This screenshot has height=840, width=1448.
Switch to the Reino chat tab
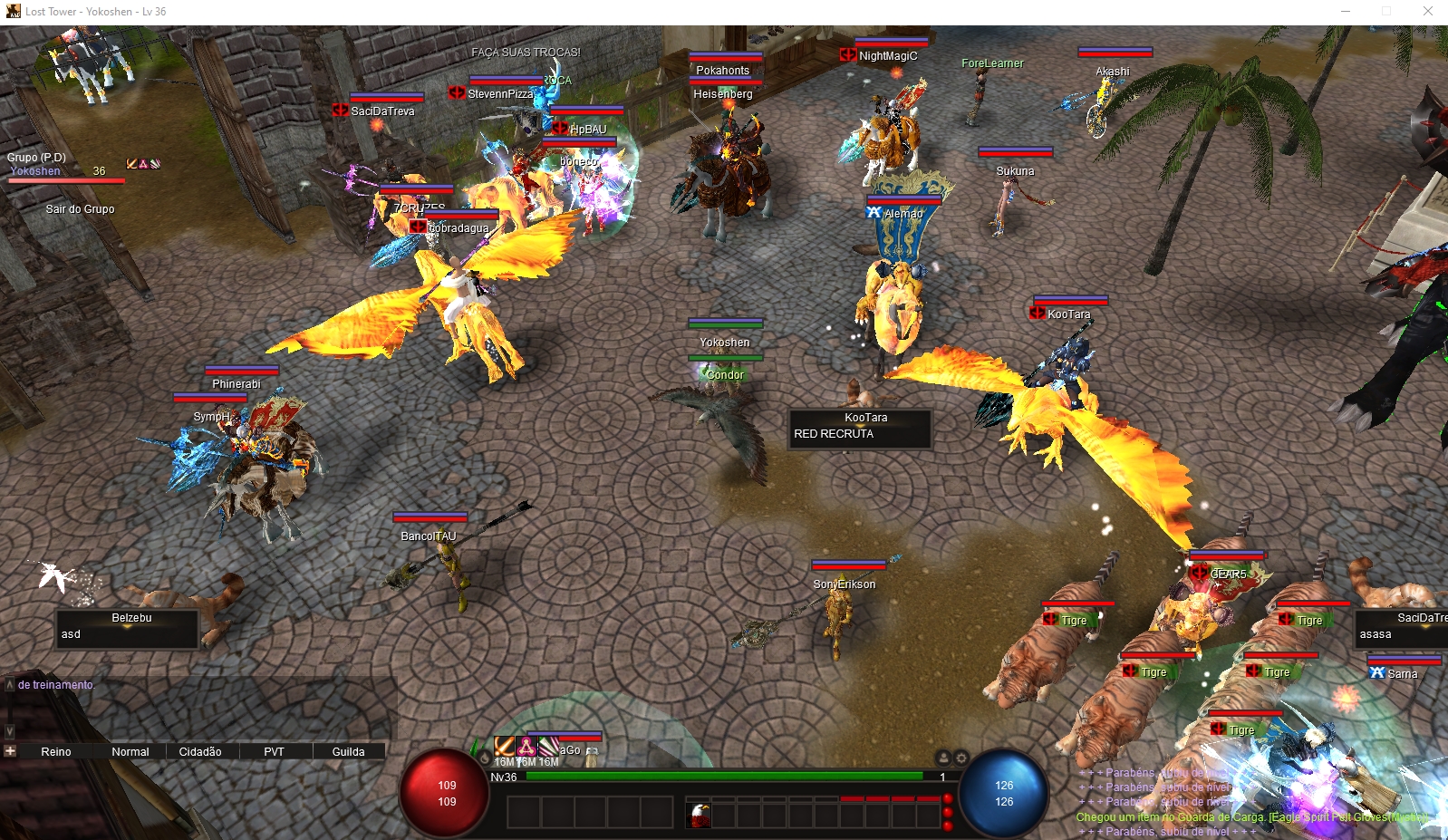(x=56, y=751)
